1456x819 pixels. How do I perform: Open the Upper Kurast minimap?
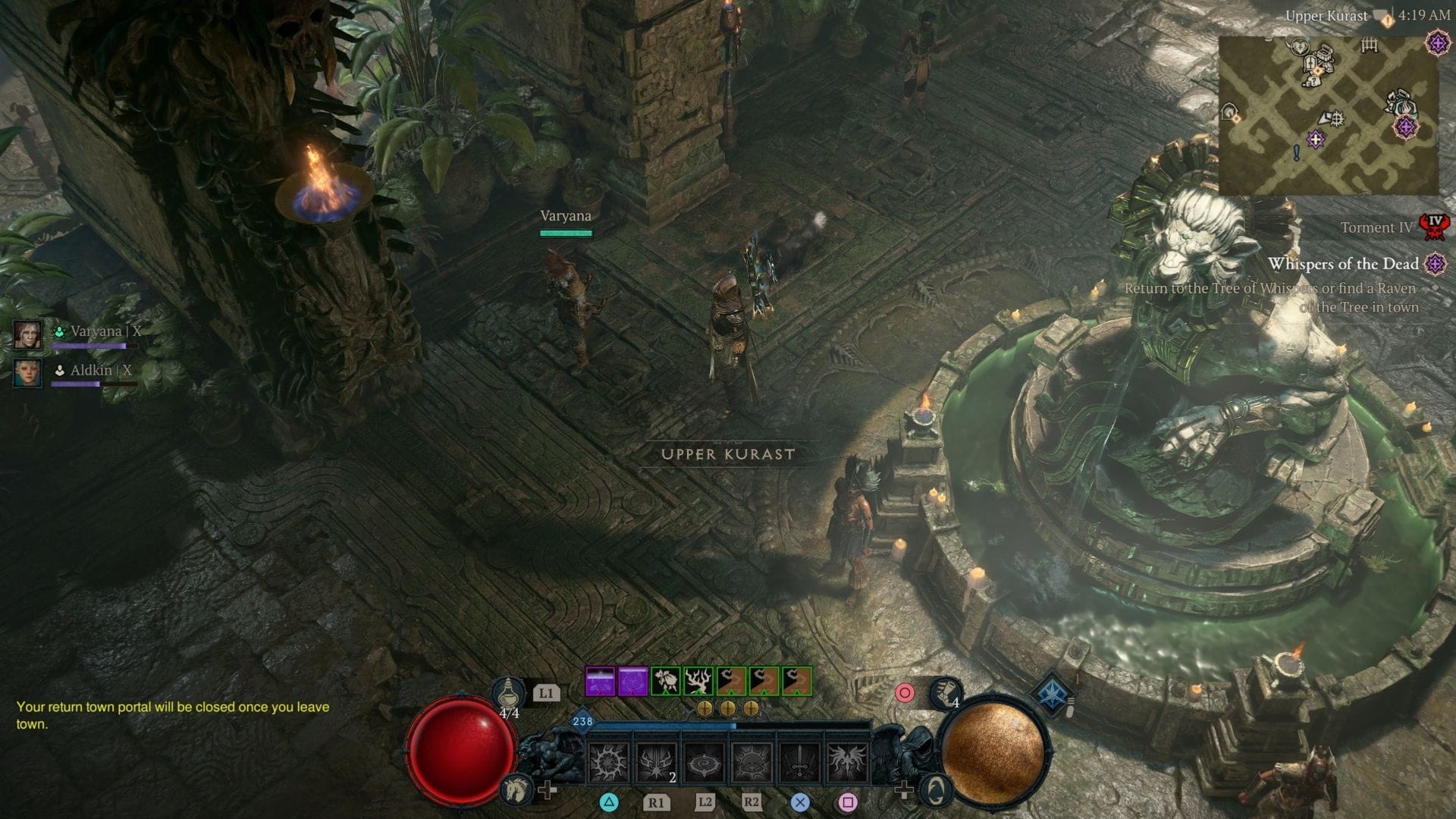(x=1329, y=114)
